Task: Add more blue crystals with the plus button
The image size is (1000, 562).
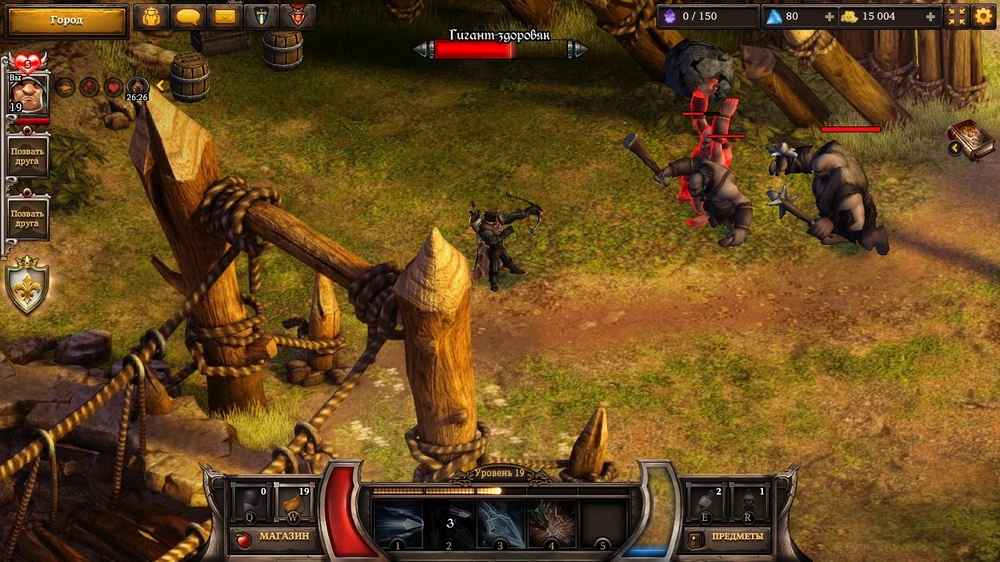Action: 829,17
